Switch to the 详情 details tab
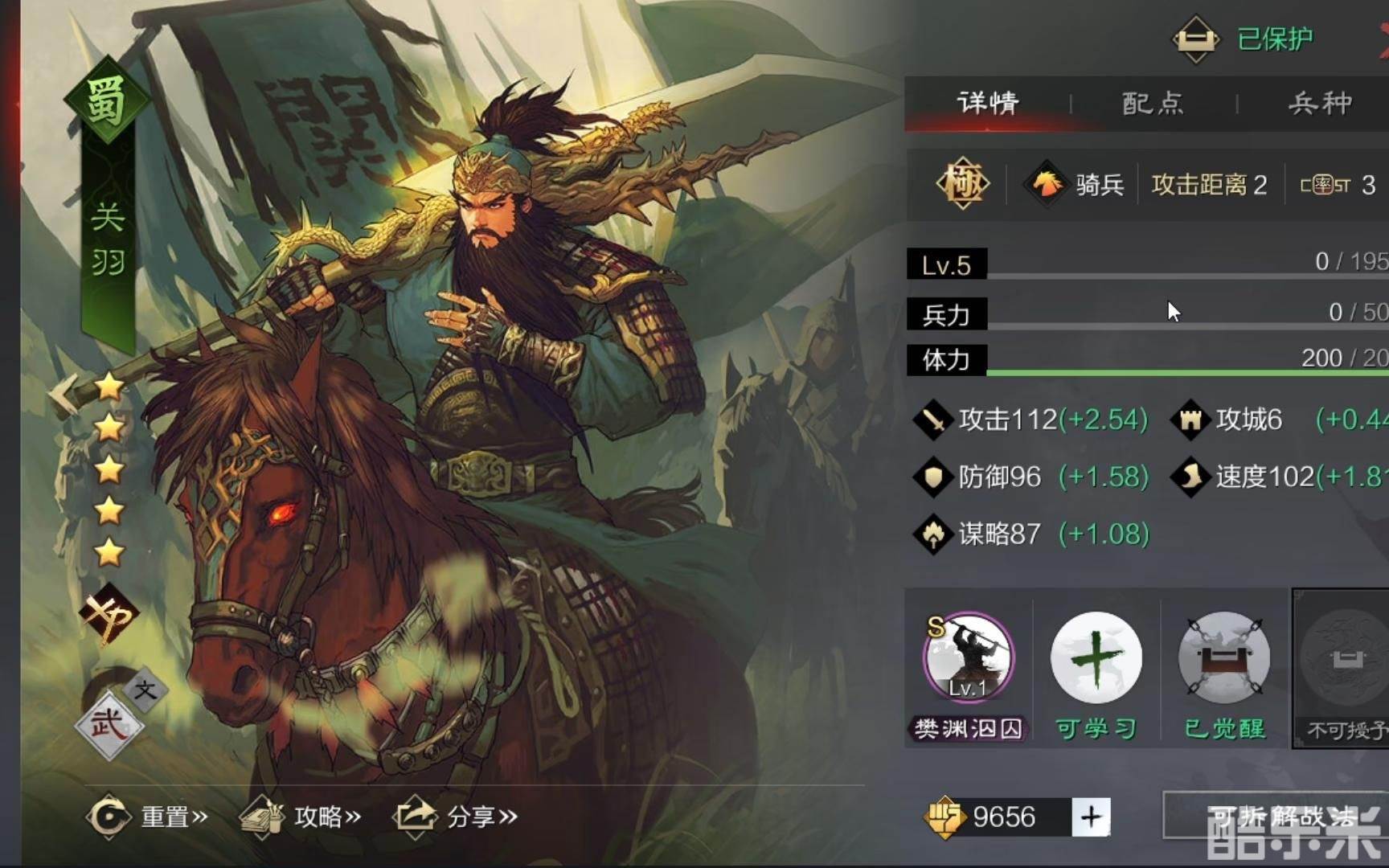The image size is (1389, 868). click(988, 103)
